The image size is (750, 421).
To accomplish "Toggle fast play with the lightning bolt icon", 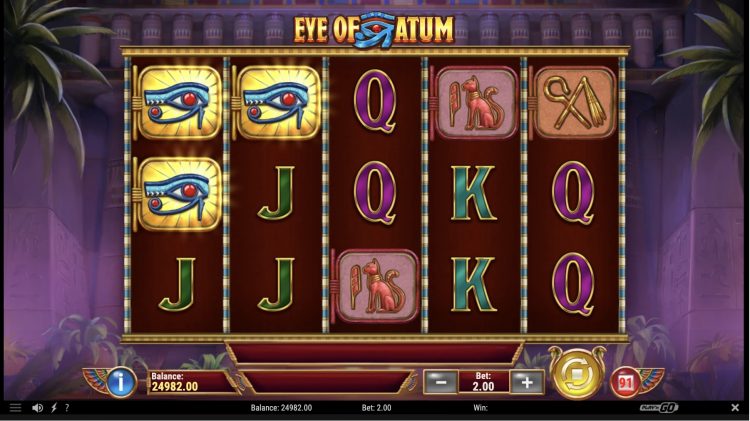I will click(x=54, y=408).
